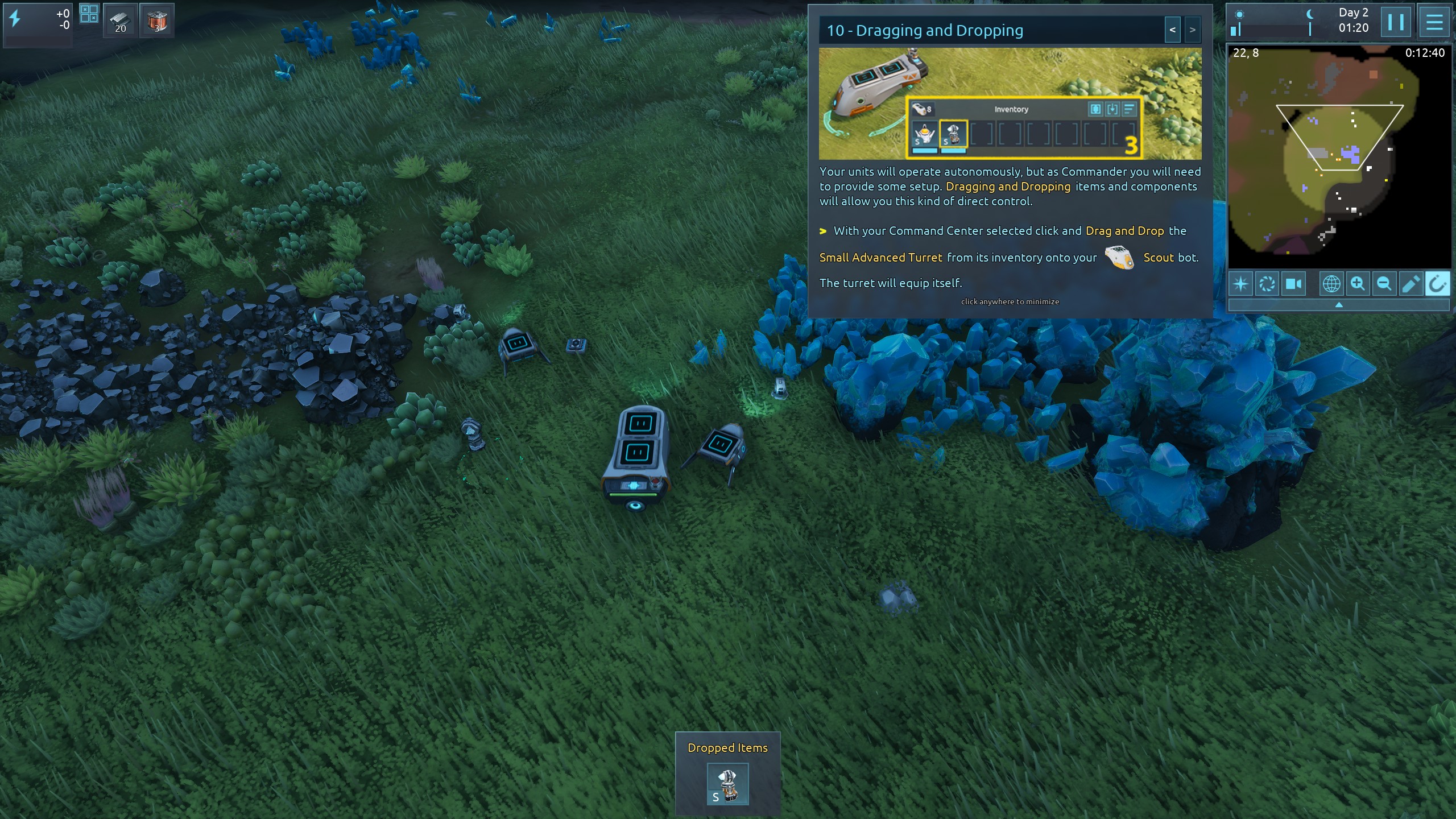Go to the previous tutorial page
Image resolution: width=1456 pixels, height=819 pixels.
coord(1172,30)
